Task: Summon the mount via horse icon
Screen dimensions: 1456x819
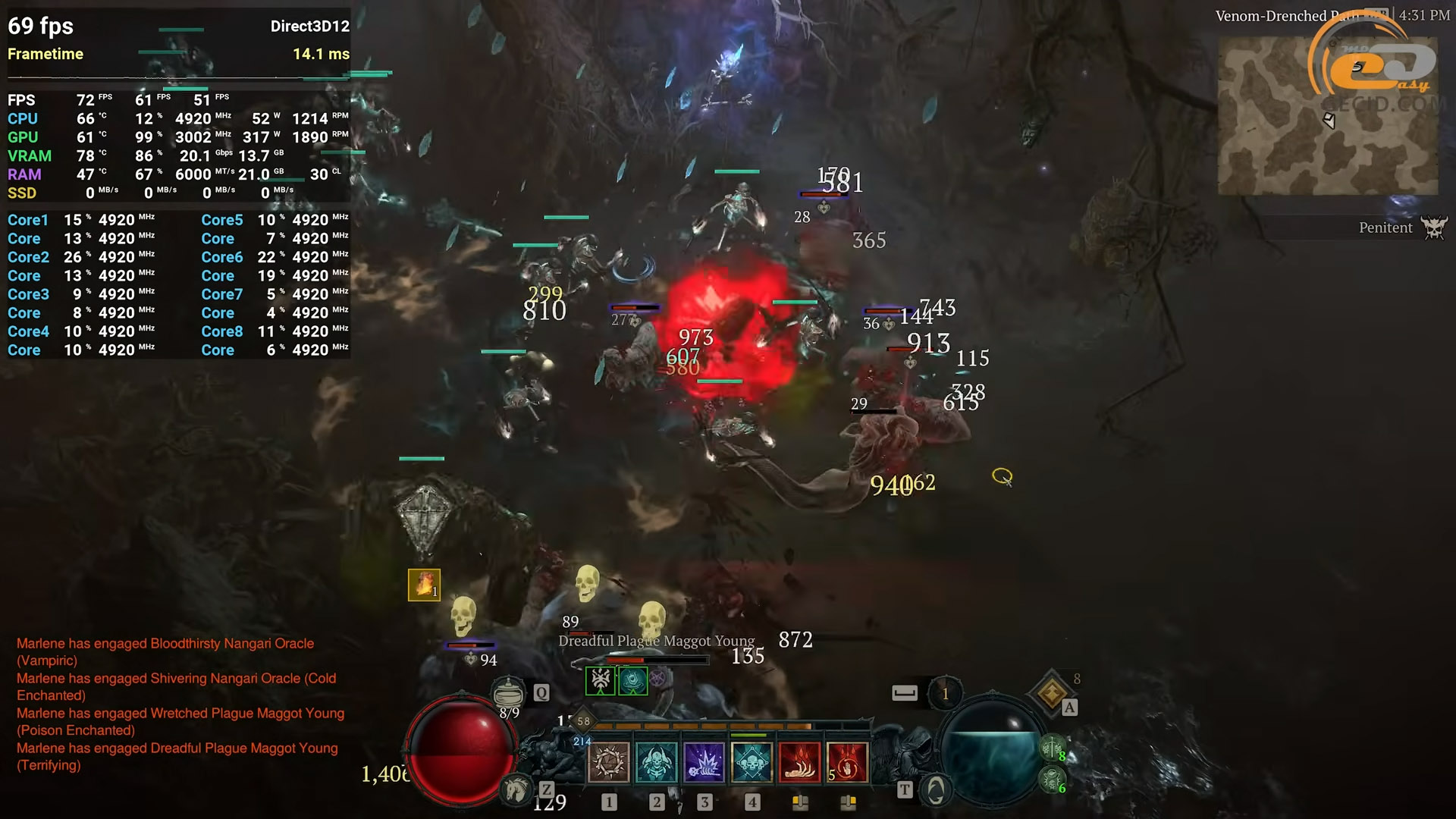Action: [517, 790]
